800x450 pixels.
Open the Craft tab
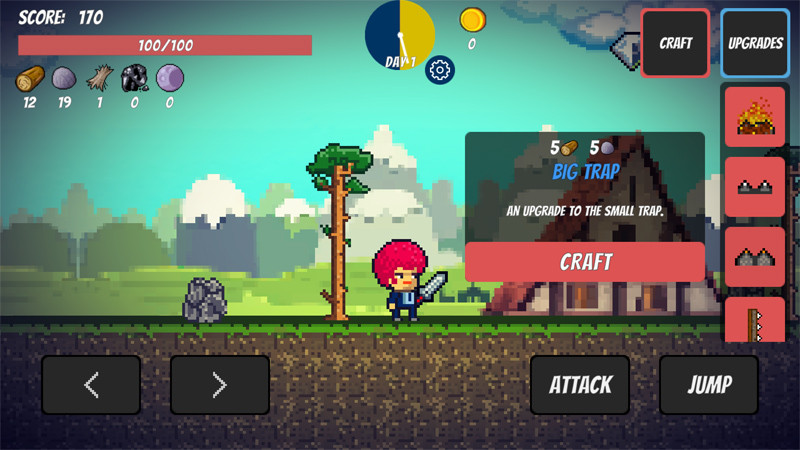coord(676,43)
